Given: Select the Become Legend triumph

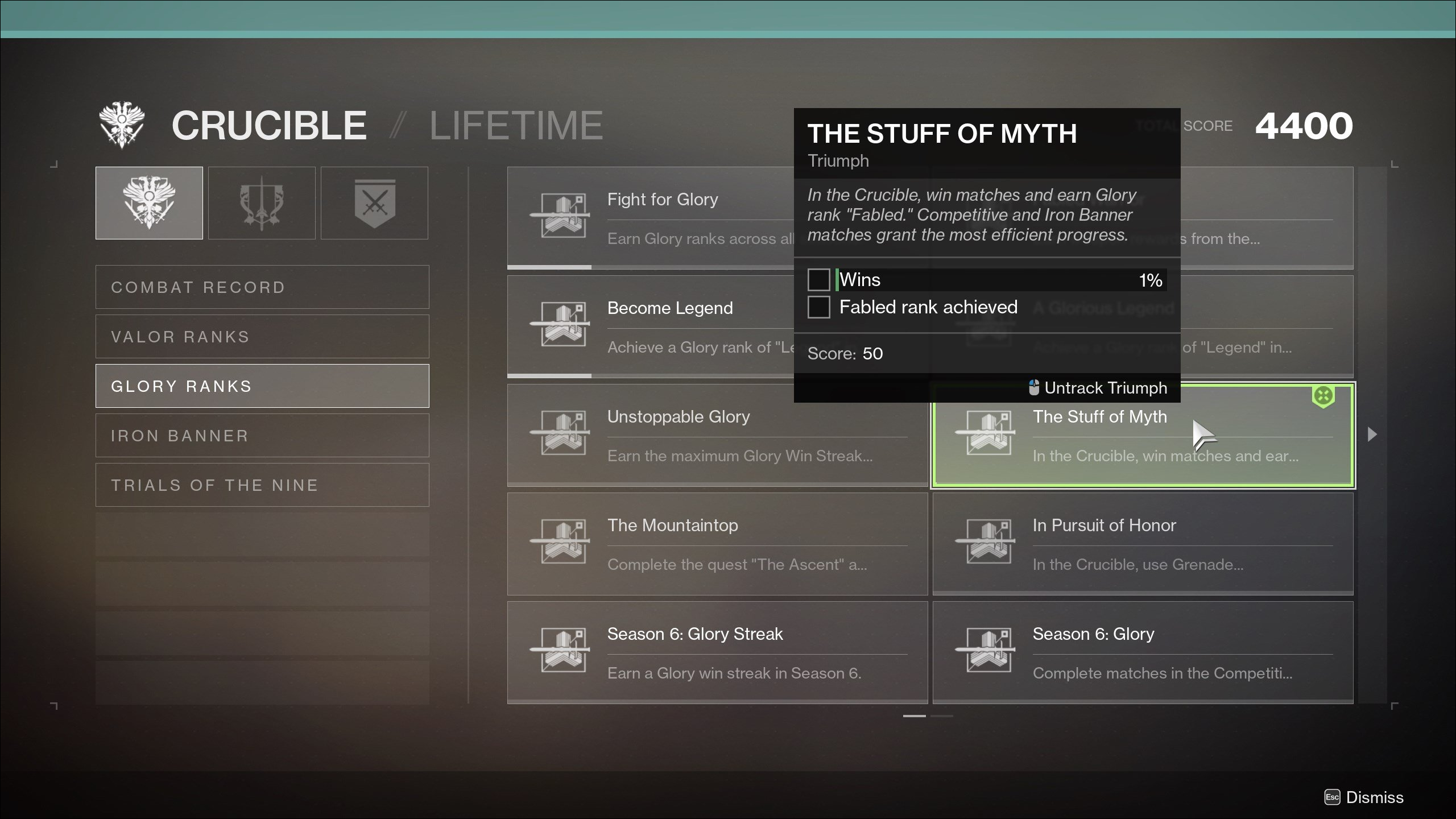Looking at the screenshot, I should click(x=648, y=326).
